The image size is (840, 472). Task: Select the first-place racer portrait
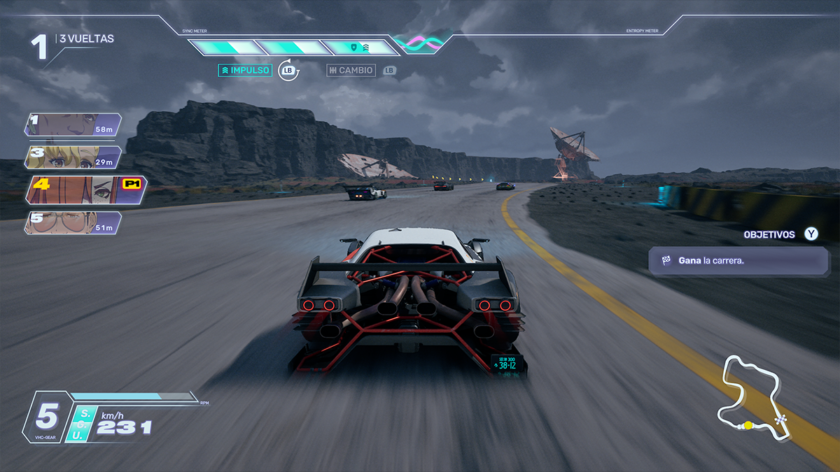coord(73,125)
